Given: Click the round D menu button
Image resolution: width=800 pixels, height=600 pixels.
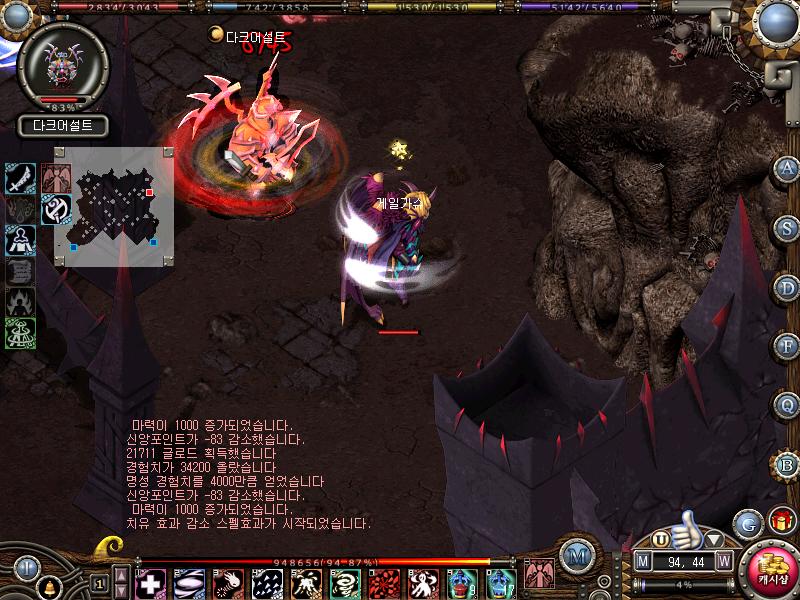Looking at the screenshot, I should [787, 287].
